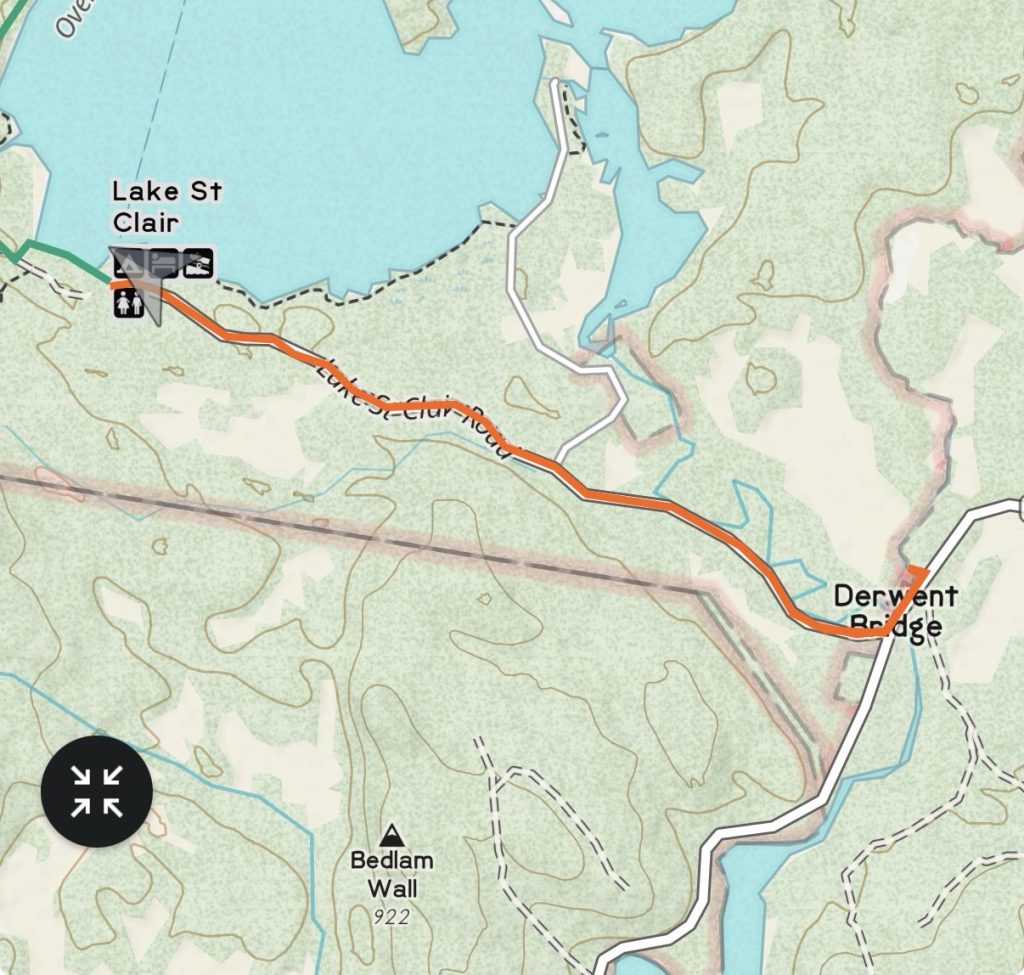Click the tent campsite marker icon
Screen dimensions: 1024x975
128,265
